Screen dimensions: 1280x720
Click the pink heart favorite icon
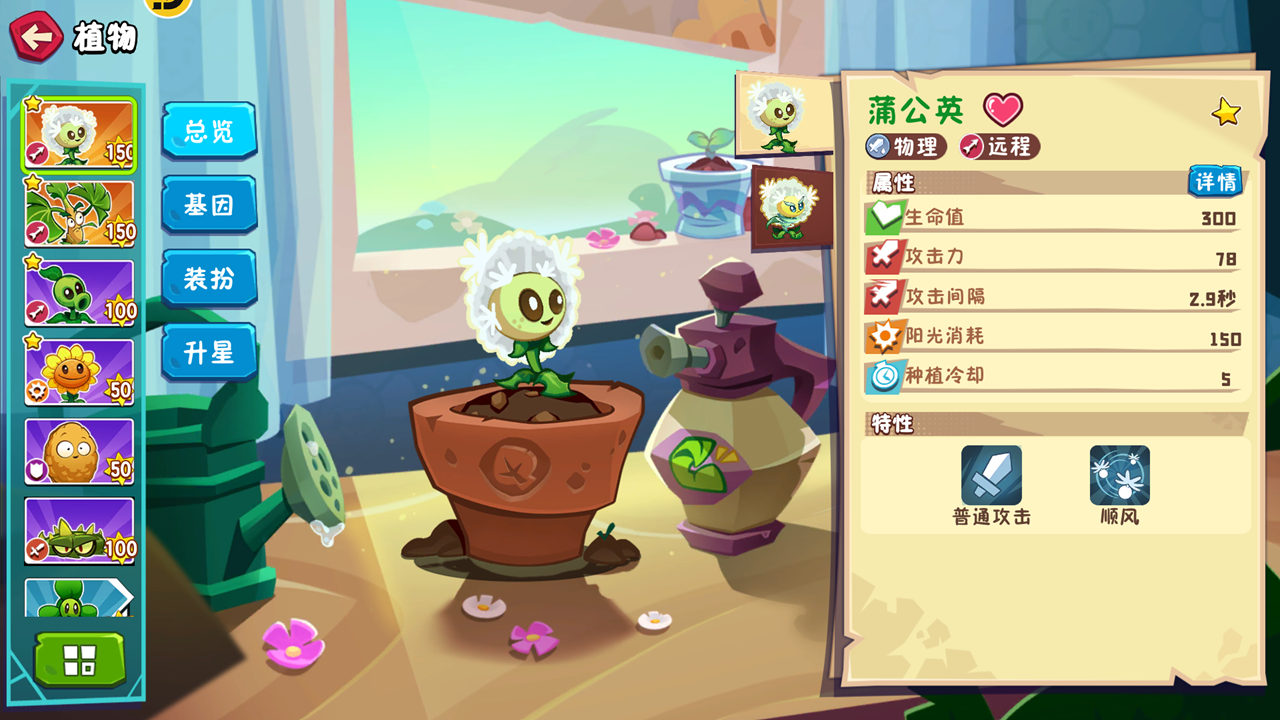1002,109
